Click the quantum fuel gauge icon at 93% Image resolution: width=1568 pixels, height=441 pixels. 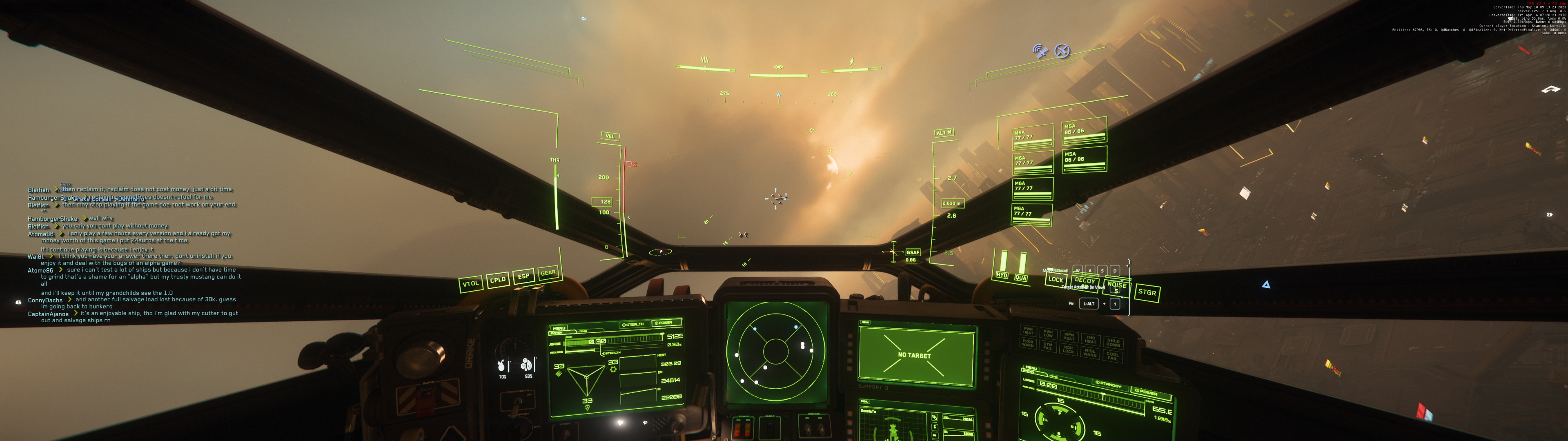pos(526,365)
